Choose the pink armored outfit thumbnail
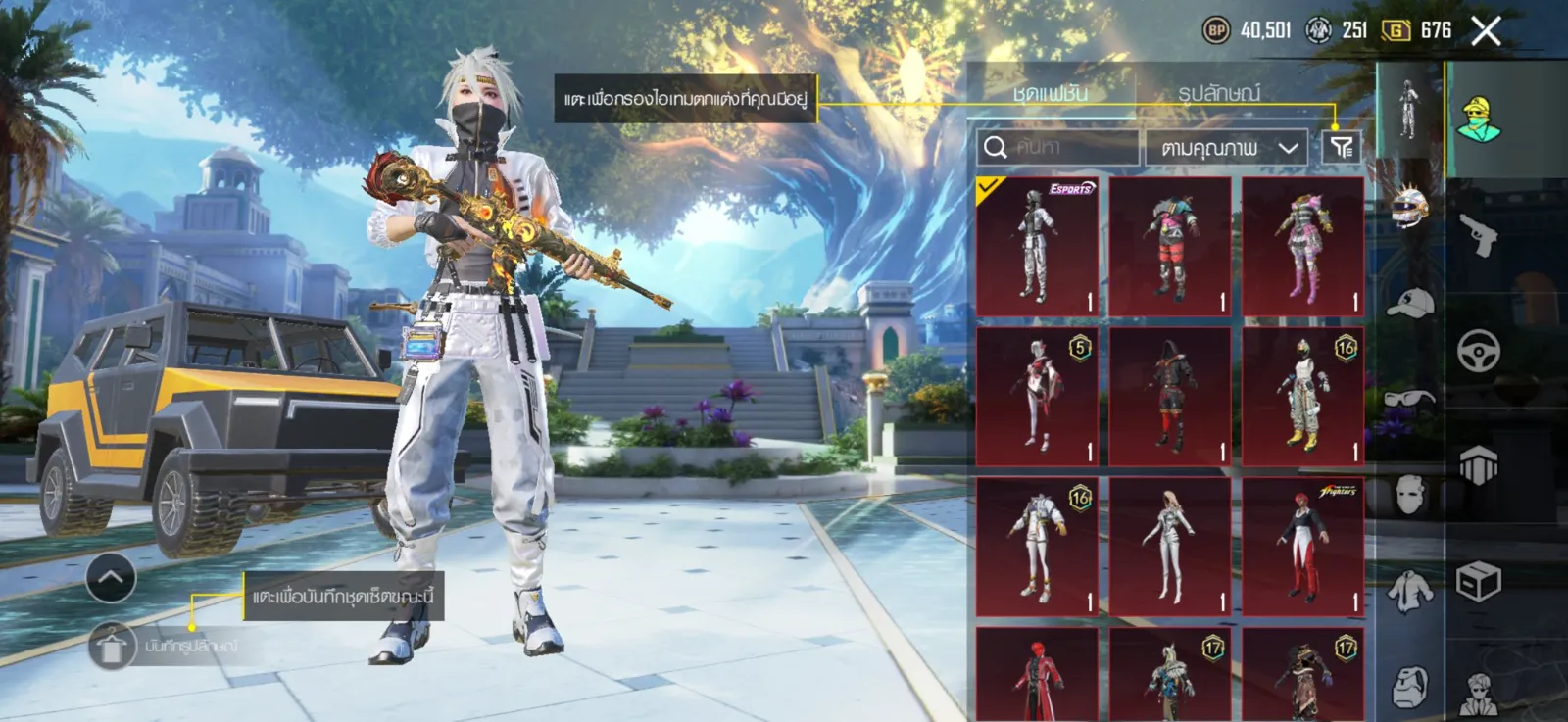The width and height of the screenshot is (1568, 722). (x=1302, y=246)
